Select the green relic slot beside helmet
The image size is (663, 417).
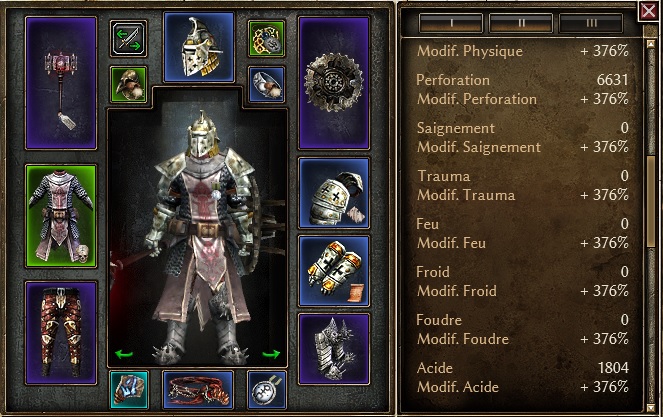(267, 39)
